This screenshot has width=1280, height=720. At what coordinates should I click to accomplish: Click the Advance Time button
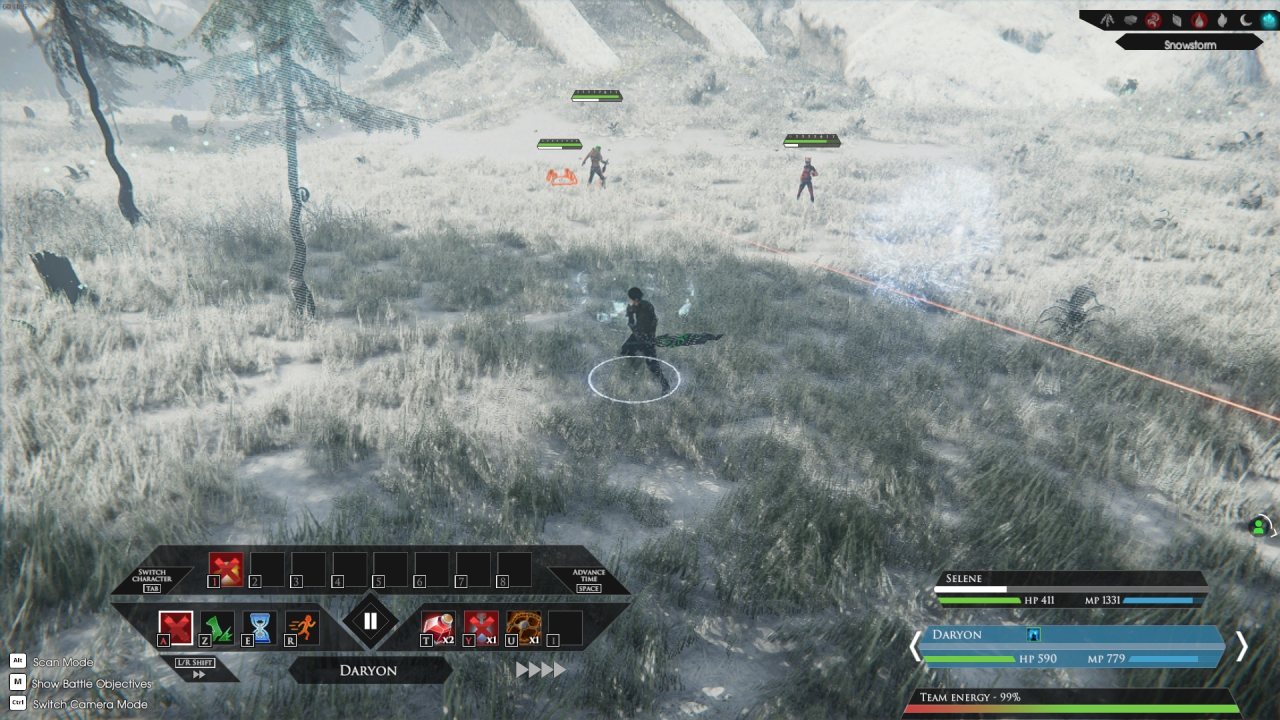[x=589, y=581]
